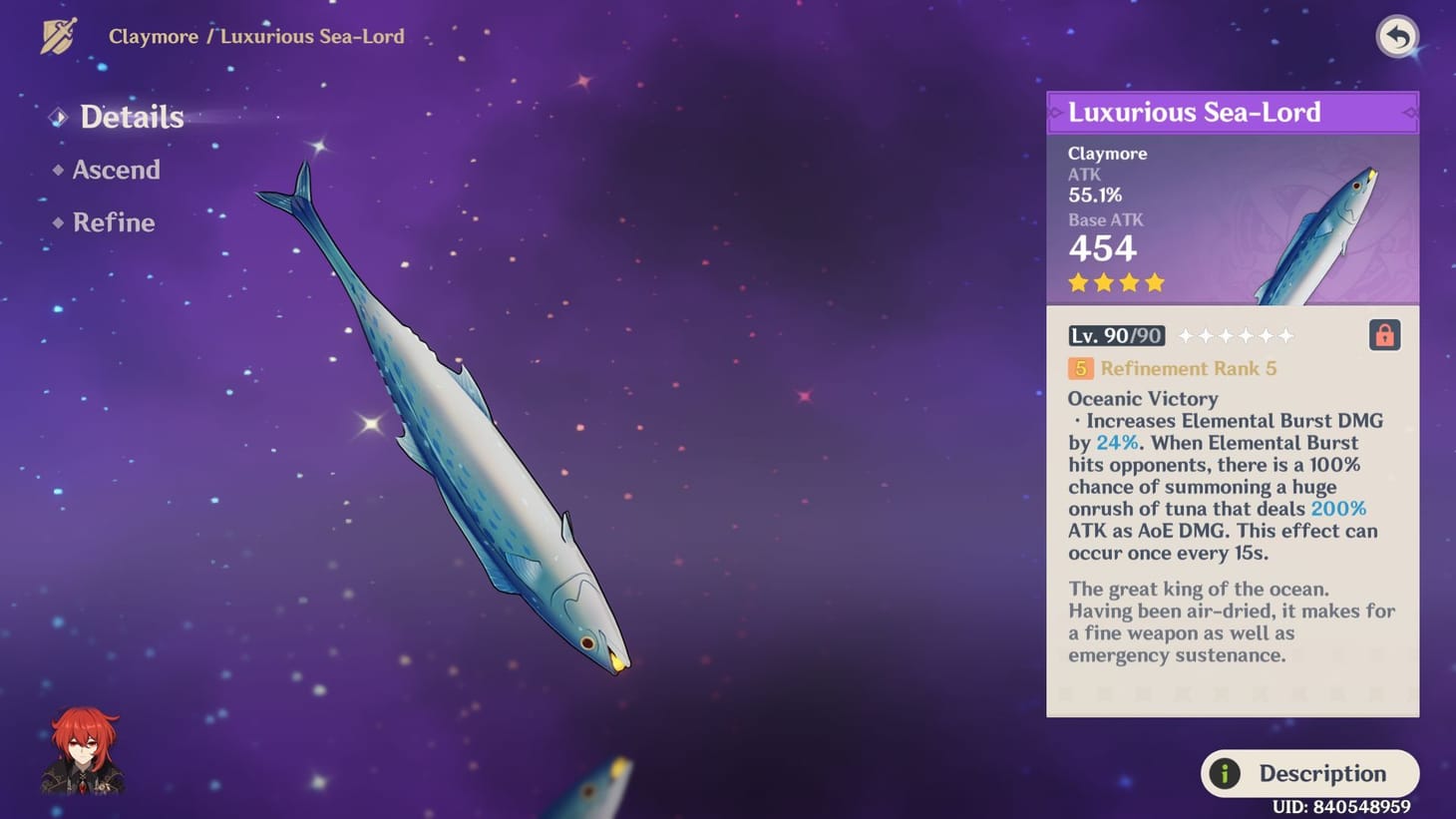1456x819 pixels.
Task: Open the Refine option in the sidebar
Action: pos(114,222)
